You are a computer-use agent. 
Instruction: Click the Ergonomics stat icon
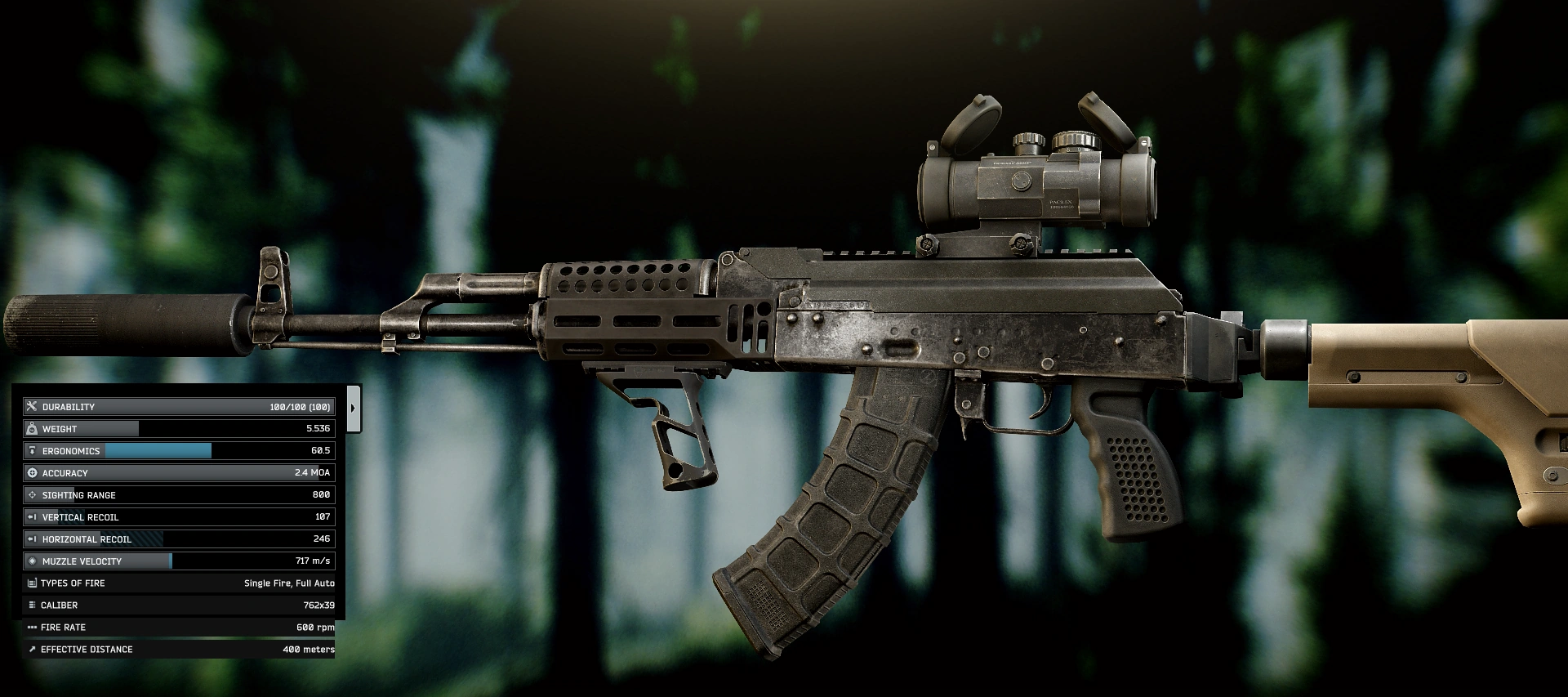click(33, 450)
